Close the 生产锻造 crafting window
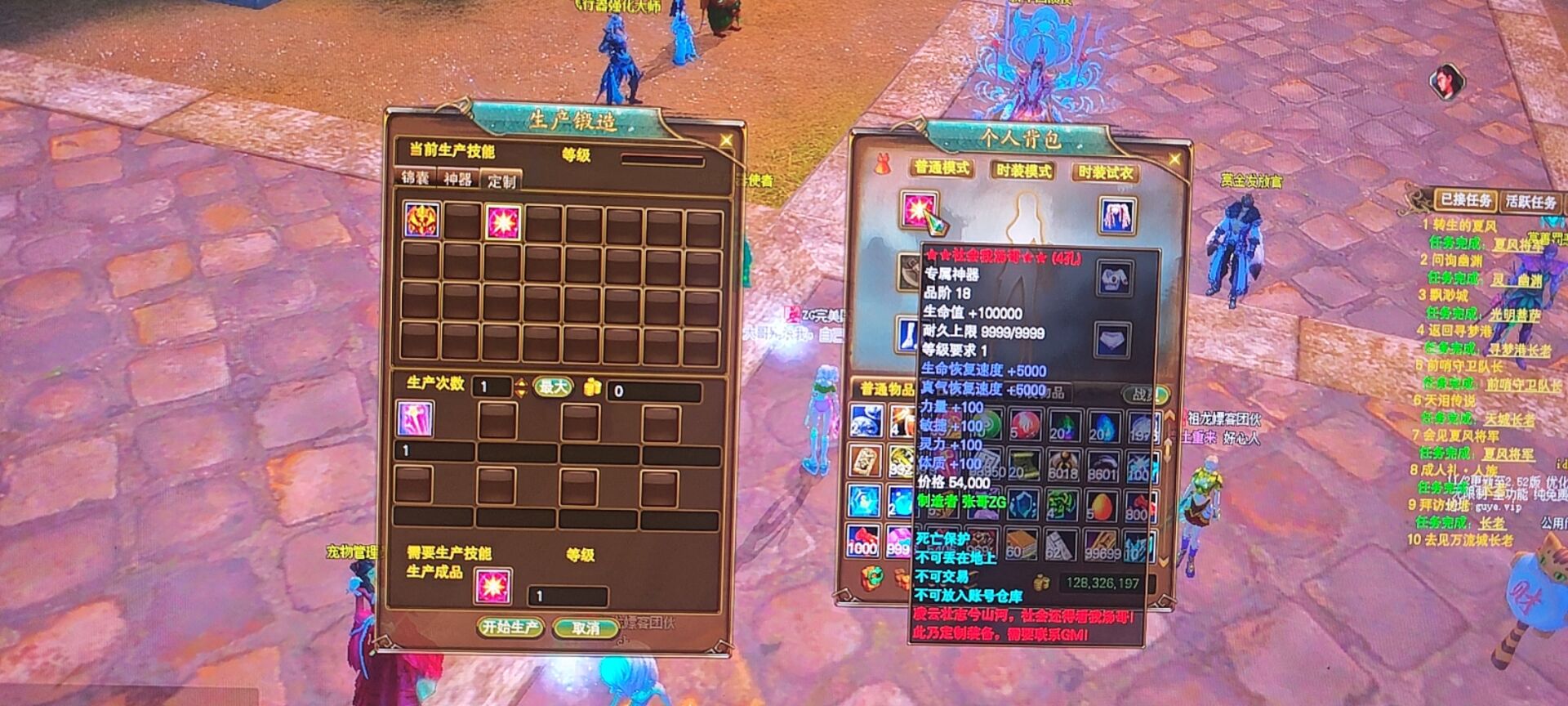 point(726,141)
